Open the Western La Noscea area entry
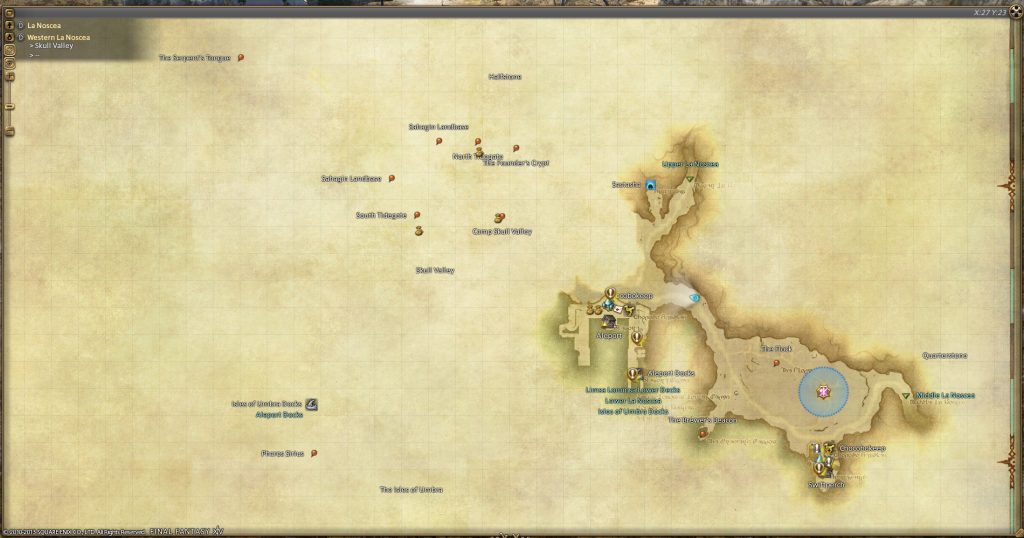1024x538 pixels. pyautogui.click(x=58, y=37)
